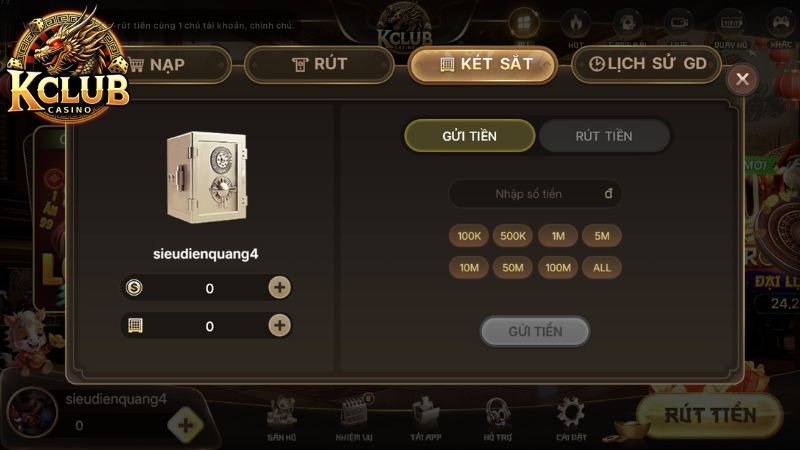Select the ALL amount chip
This screenshot has width=800, height=450.
[x=602, y=267]
